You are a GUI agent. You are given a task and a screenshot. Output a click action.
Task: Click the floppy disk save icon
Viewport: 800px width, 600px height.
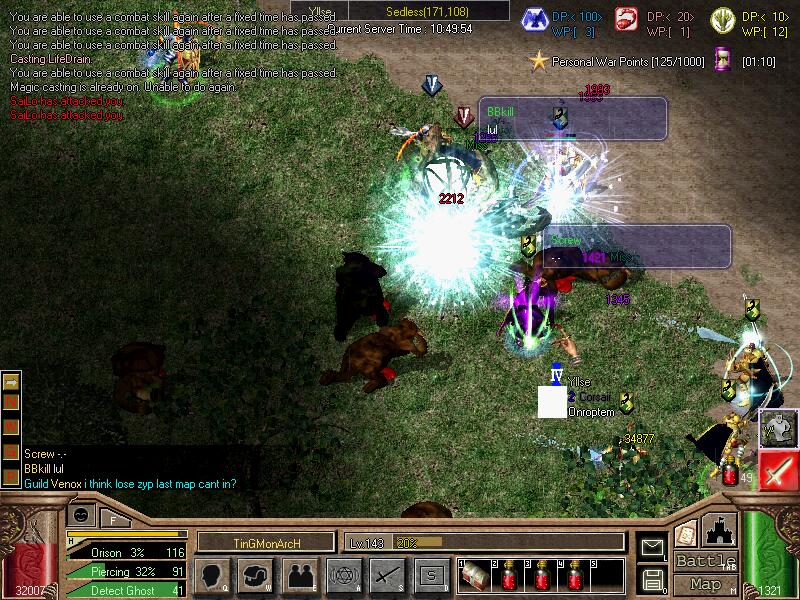click(652, 578)
